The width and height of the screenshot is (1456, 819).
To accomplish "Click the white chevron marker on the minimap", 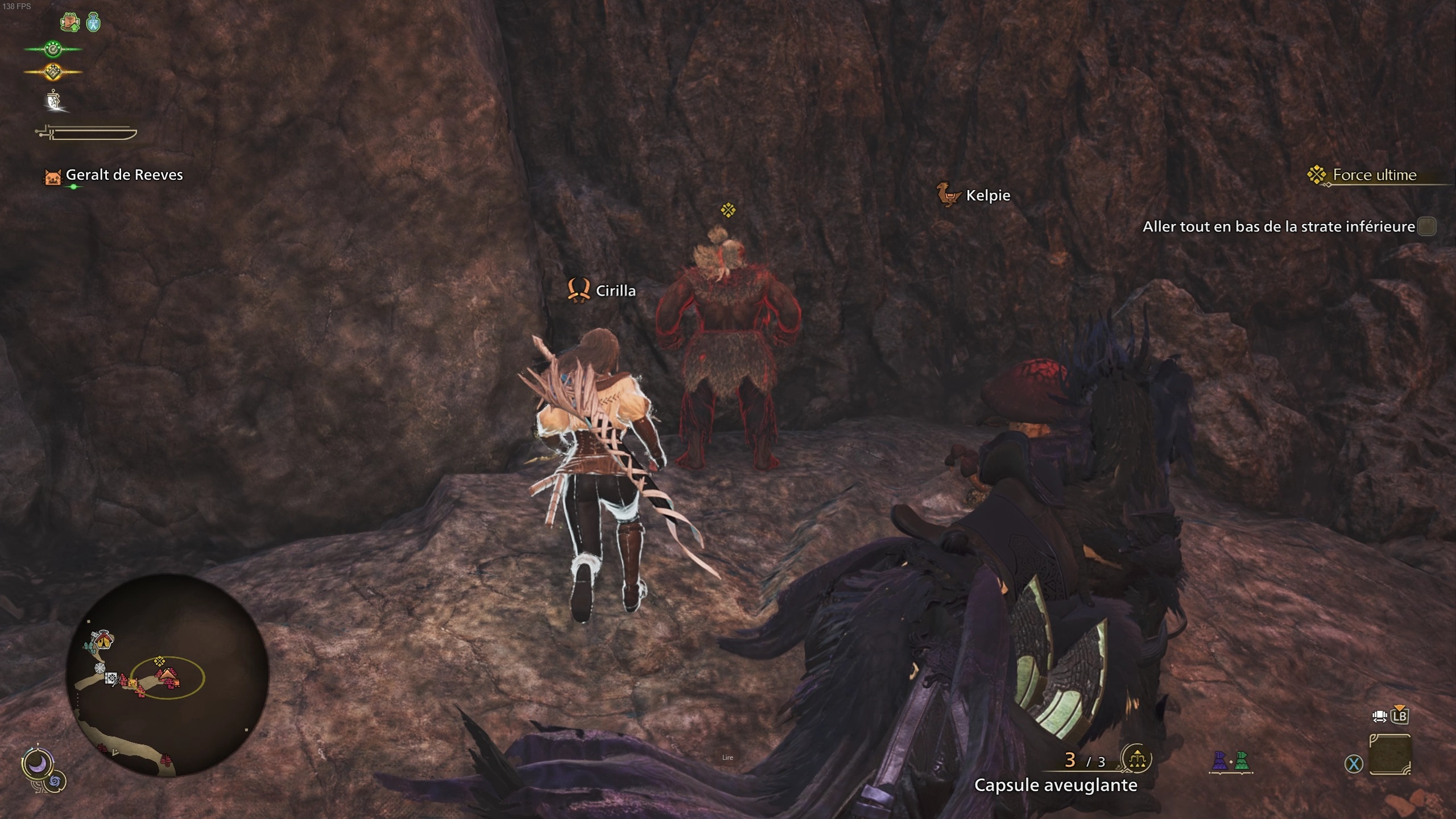I will tap(115, 751).
